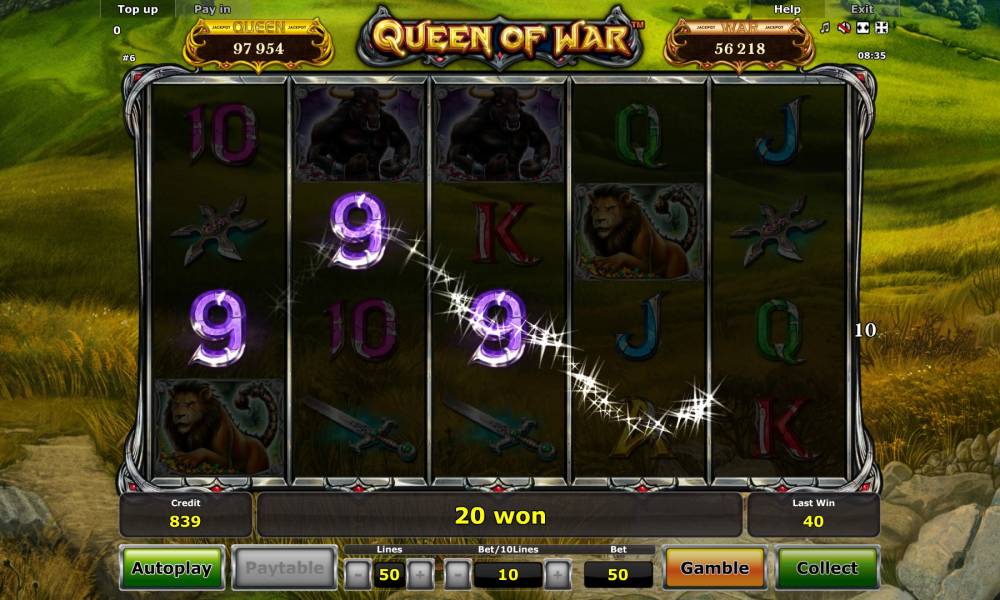Lower the Bet/10Lines amount
Screen dimensions: 1000x600
(457, 574)
